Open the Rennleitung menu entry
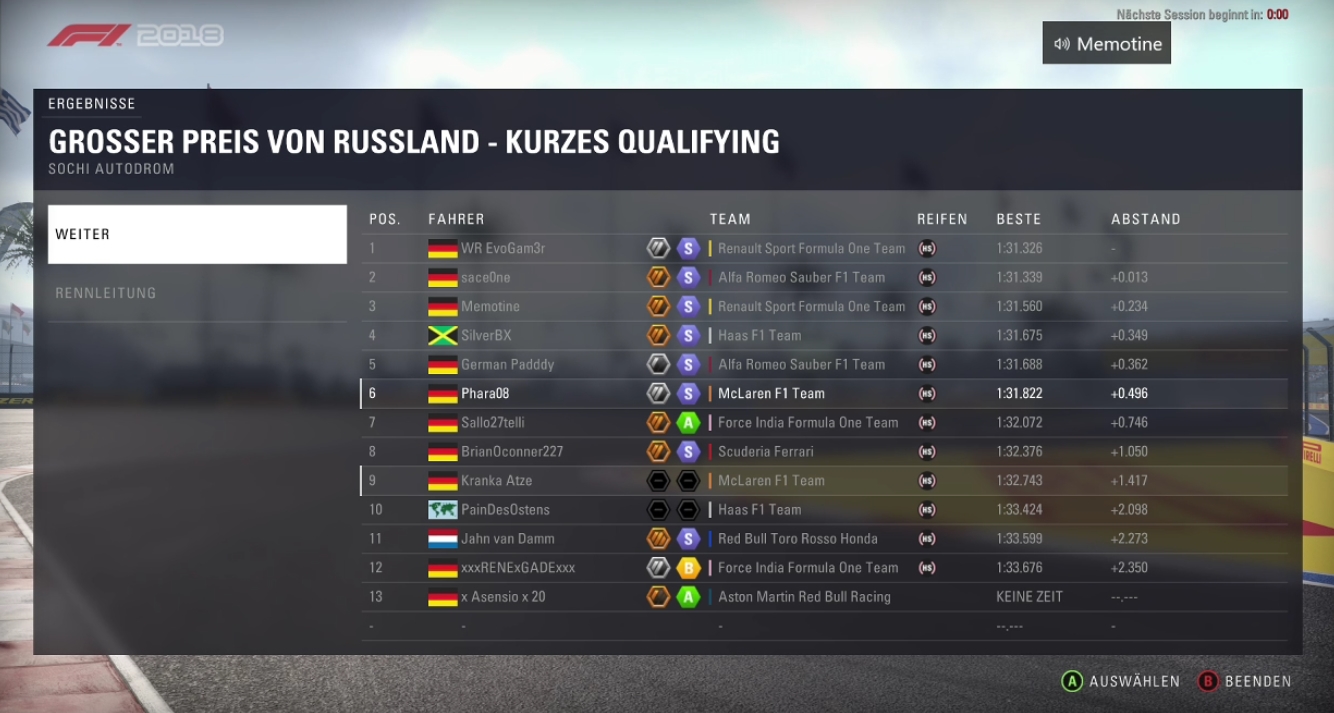This screenshot has width=1334, height=713. 197,293
